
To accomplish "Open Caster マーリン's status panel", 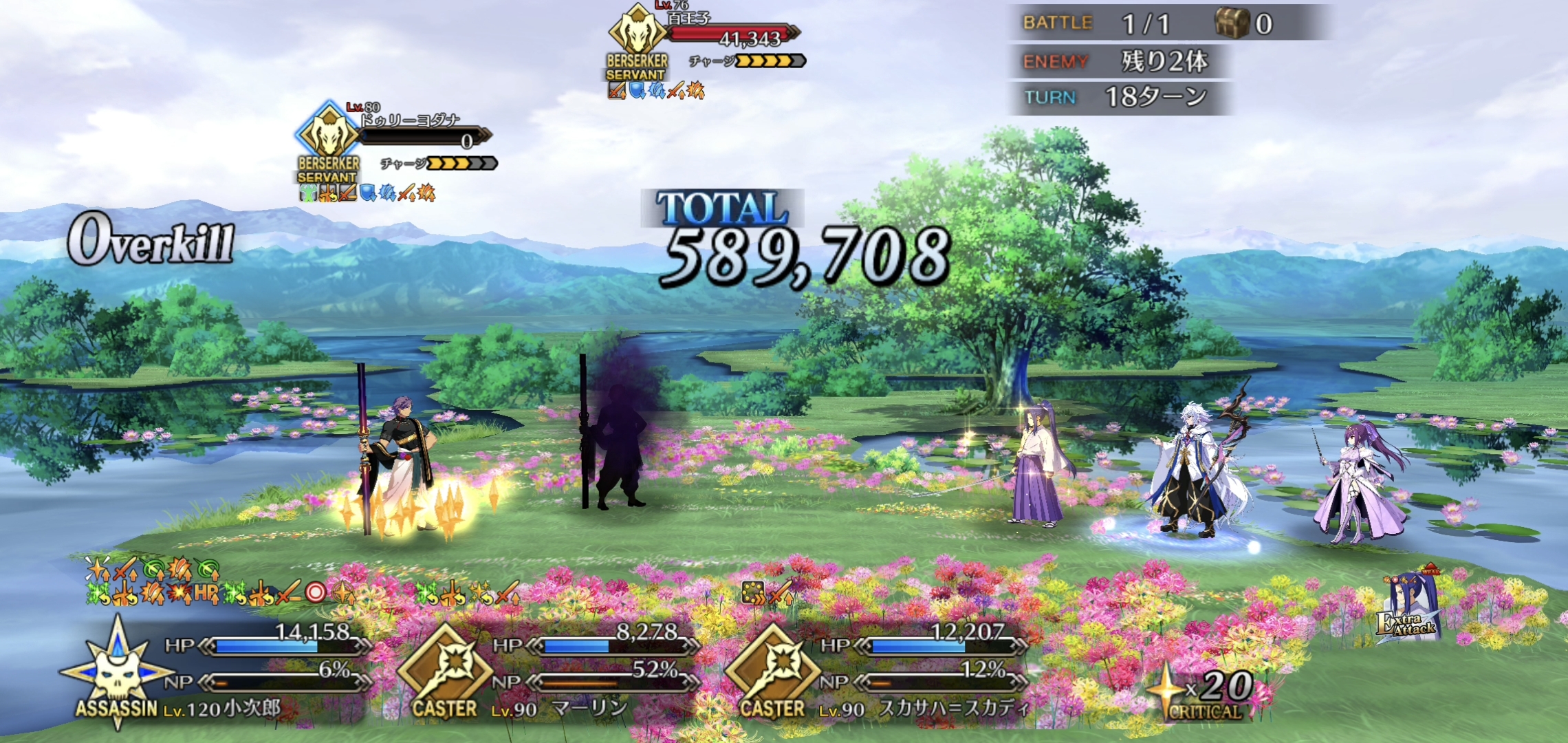I will point(547,671).
